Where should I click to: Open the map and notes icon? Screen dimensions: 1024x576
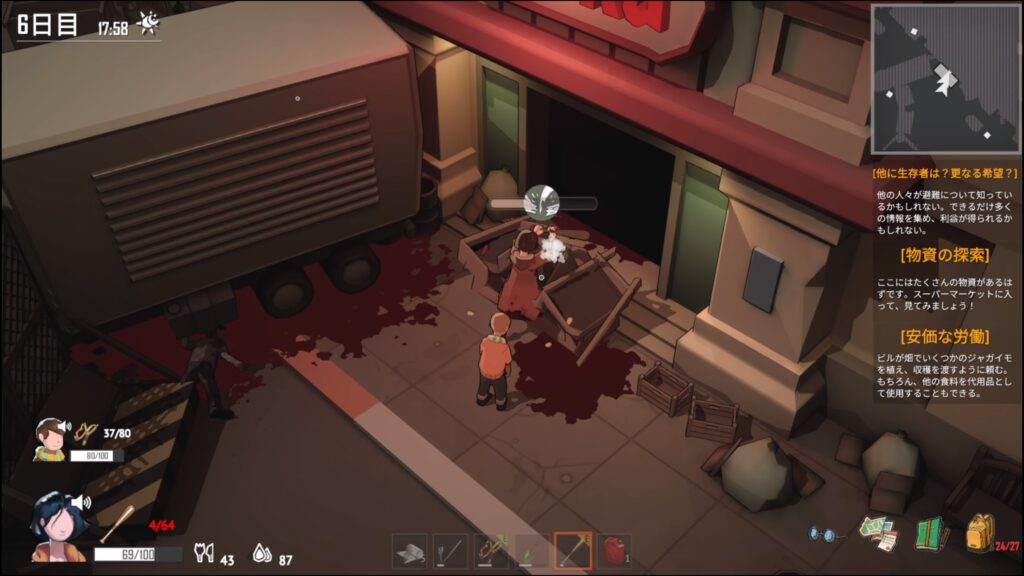tap(878, 533)
